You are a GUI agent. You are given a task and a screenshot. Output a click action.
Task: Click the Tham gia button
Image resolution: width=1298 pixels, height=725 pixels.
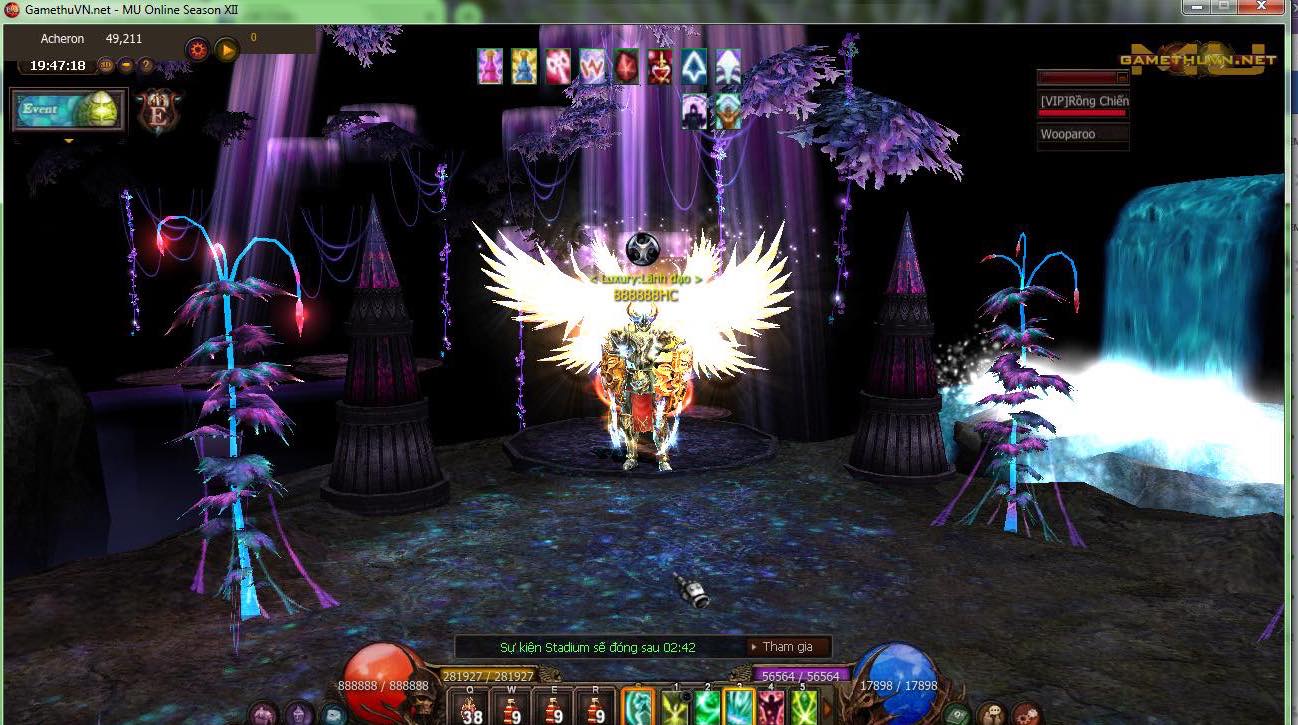pyautogui.click(x=789, y=647)
